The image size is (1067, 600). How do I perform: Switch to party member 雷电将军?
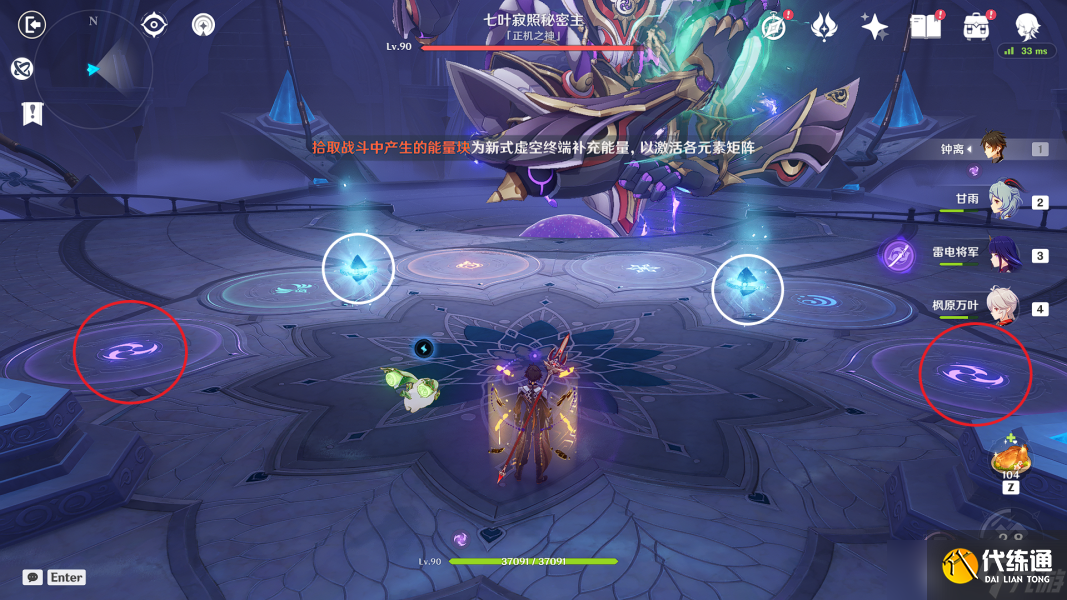(1003, 254)
